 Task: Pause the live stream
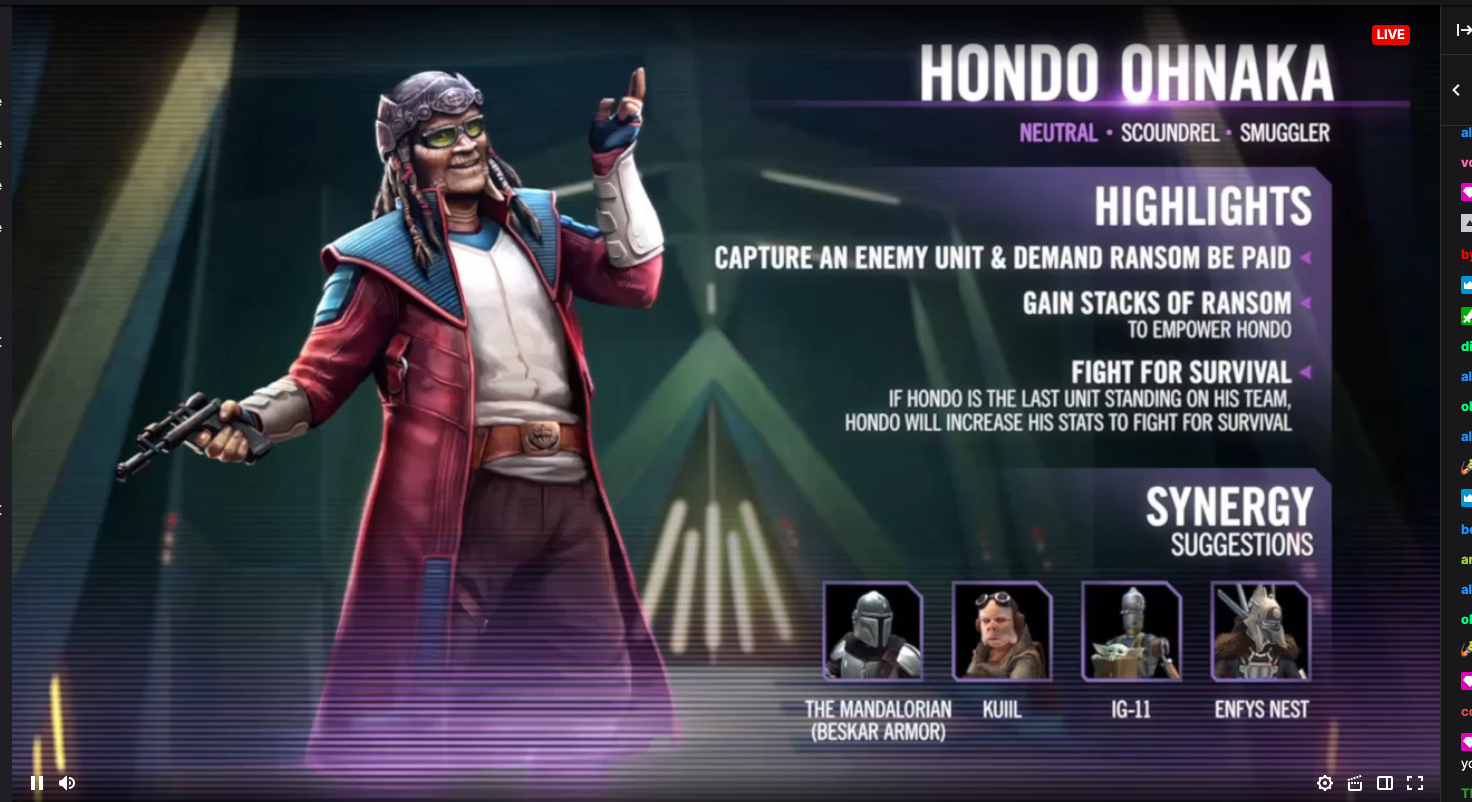pyautogui.click(x=37, y=783)
